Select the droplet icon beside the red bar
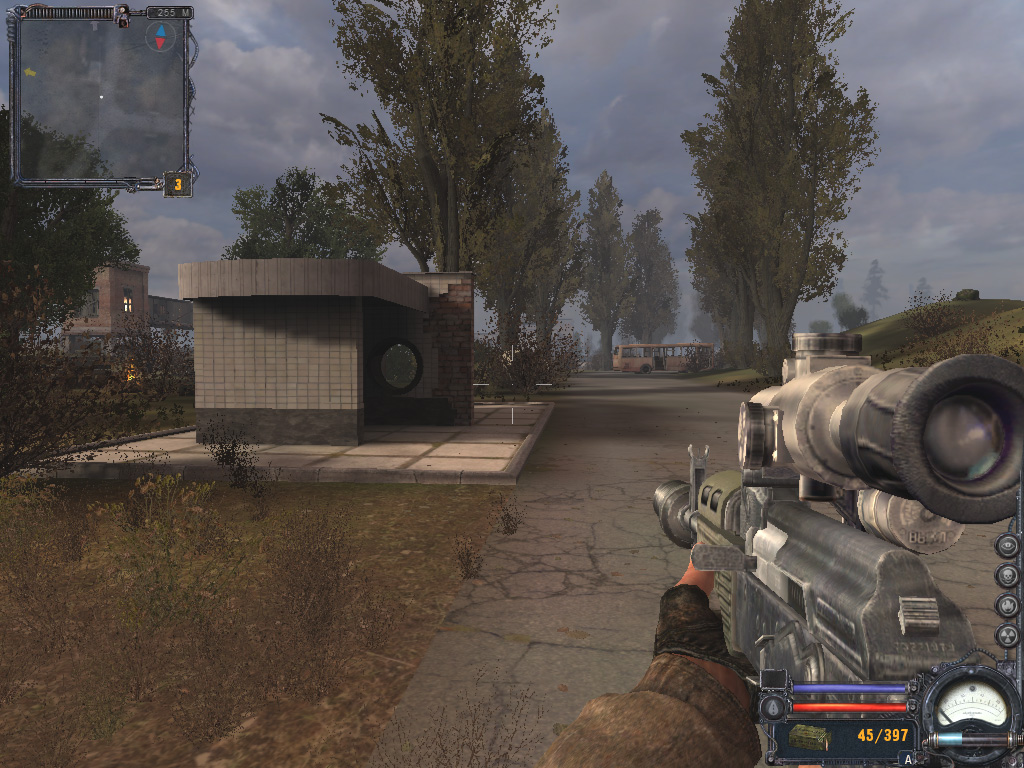Viewport: 1024px width, 768px height. tap(772, 708)
